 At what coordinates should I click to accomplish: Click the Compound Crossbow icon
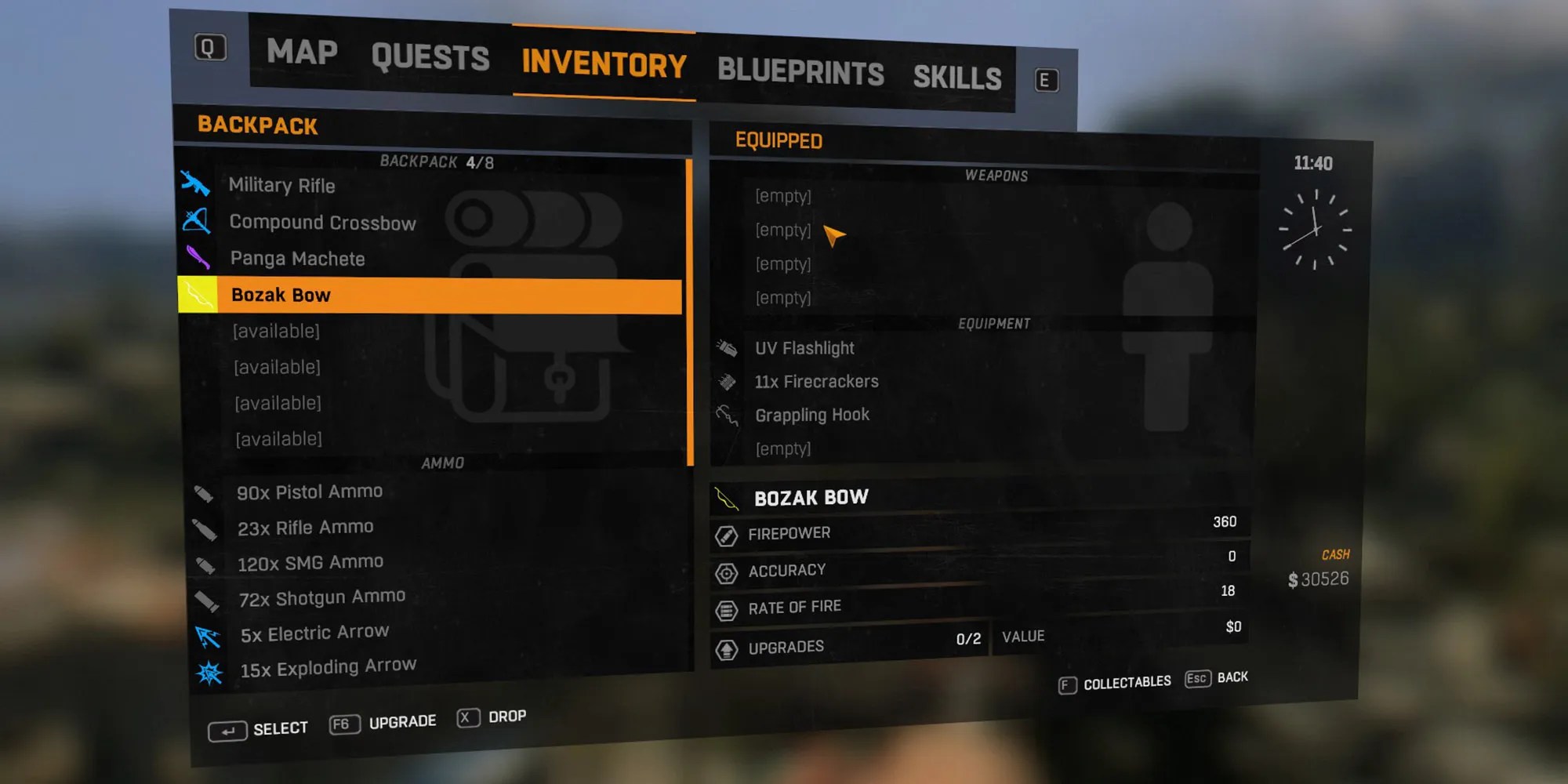click(x=198, y=222)
